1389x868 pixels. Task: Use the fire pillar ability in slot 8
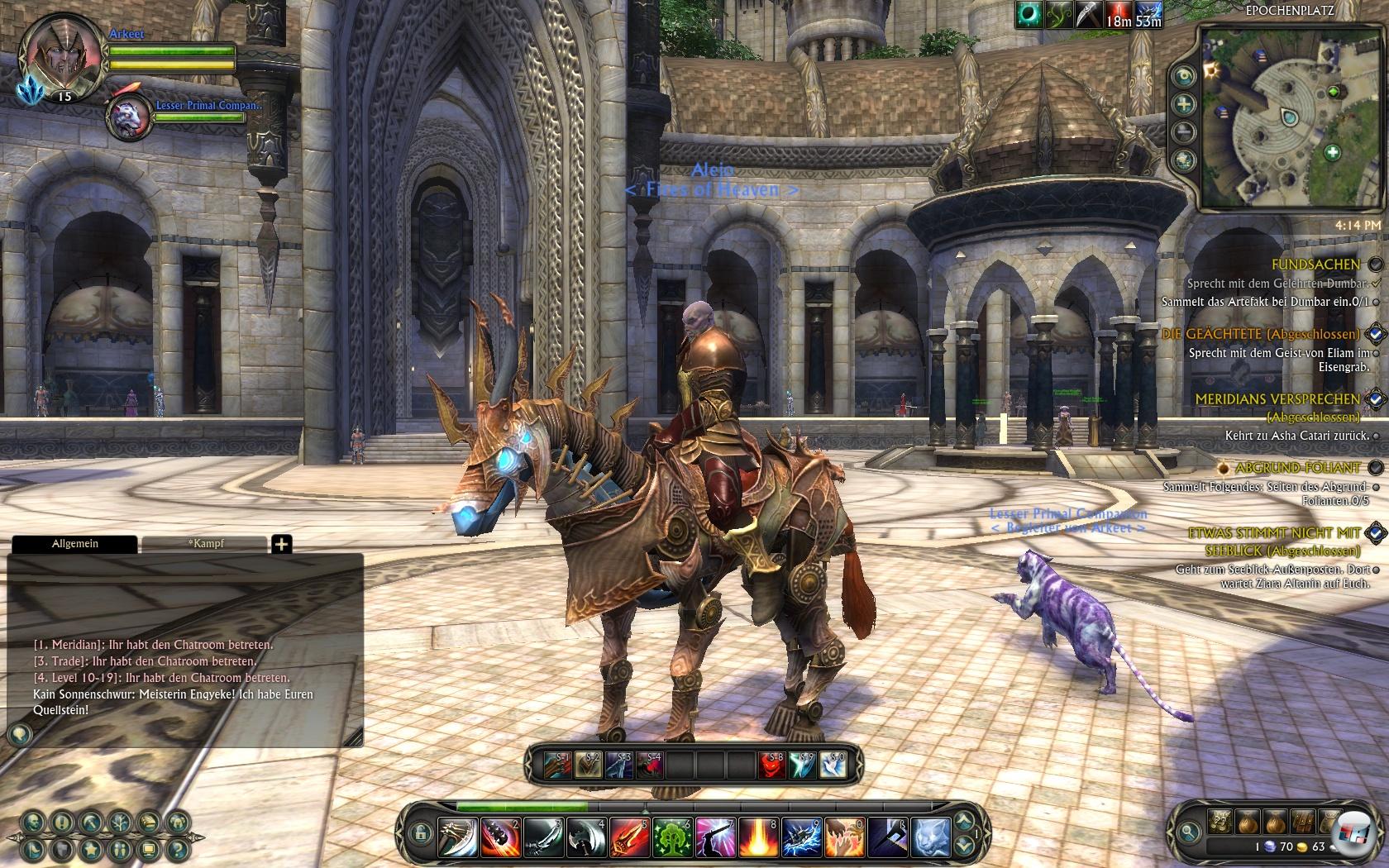pos(757,837)
